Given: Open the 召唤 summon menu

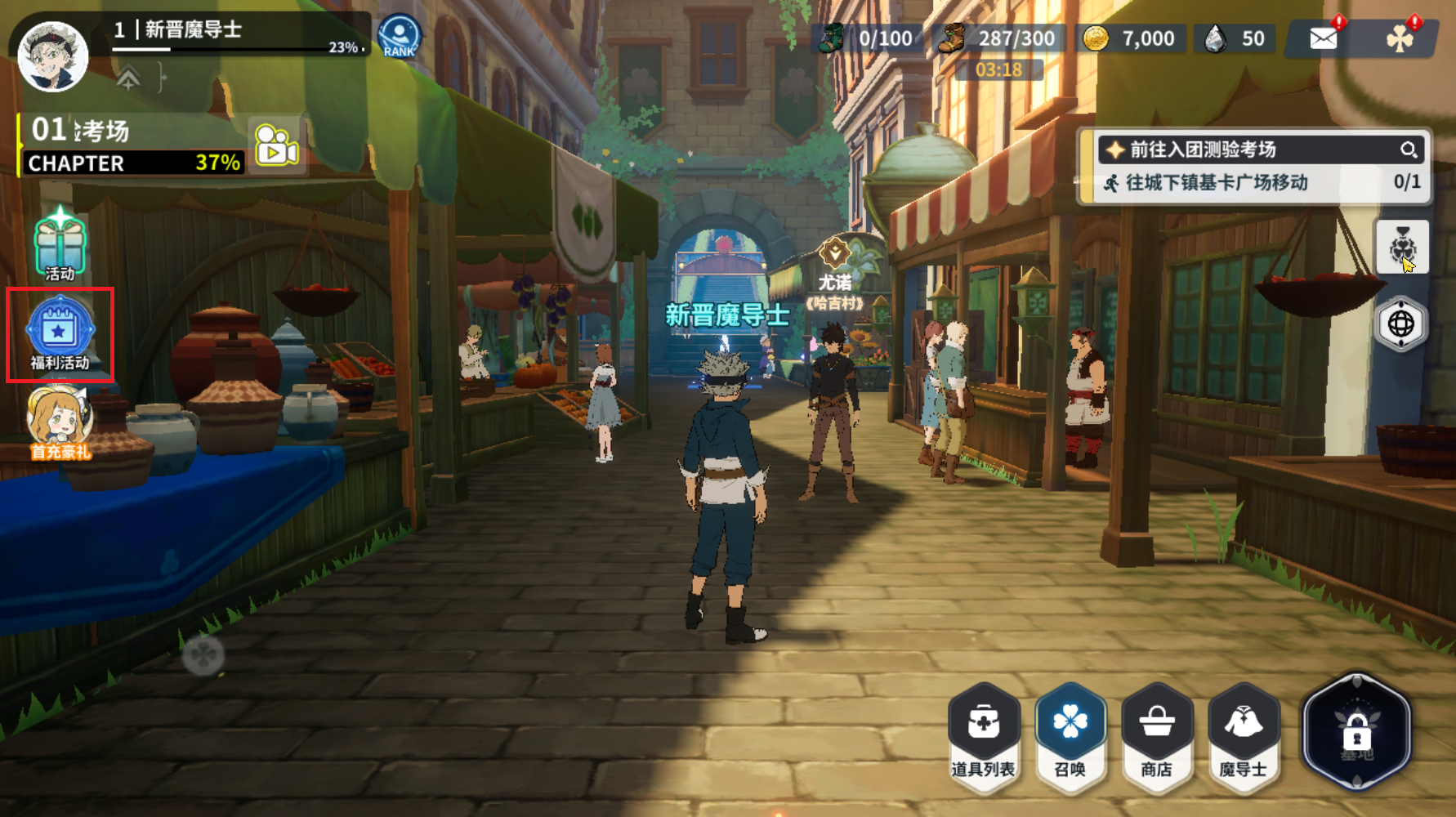Looking at the screenshot, I should click(1070, 733).
